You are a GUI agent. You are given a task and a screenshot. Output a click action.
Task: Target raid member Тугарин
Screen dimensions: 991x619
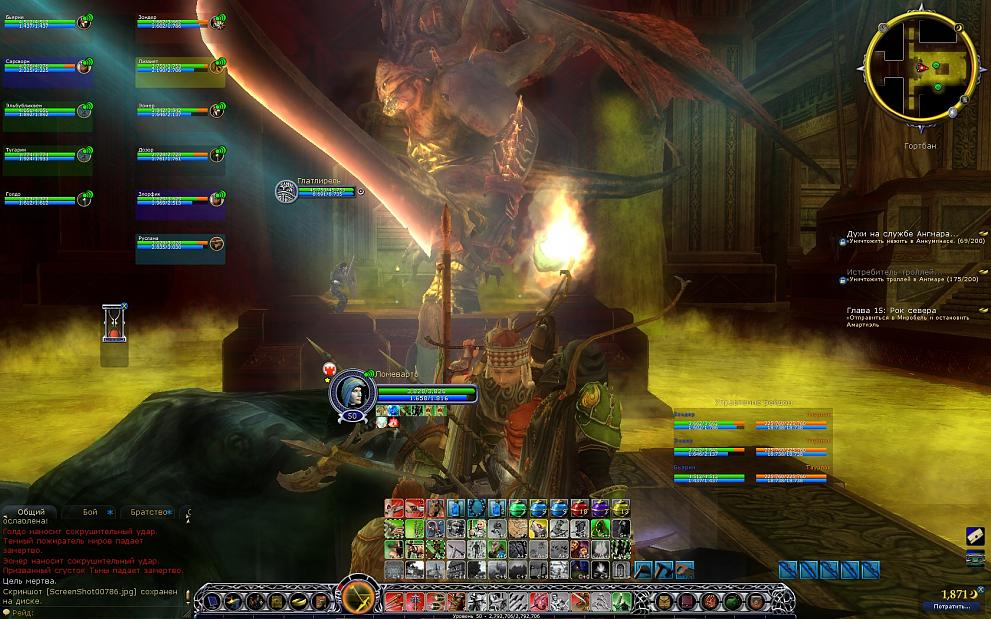pos(47,155)
